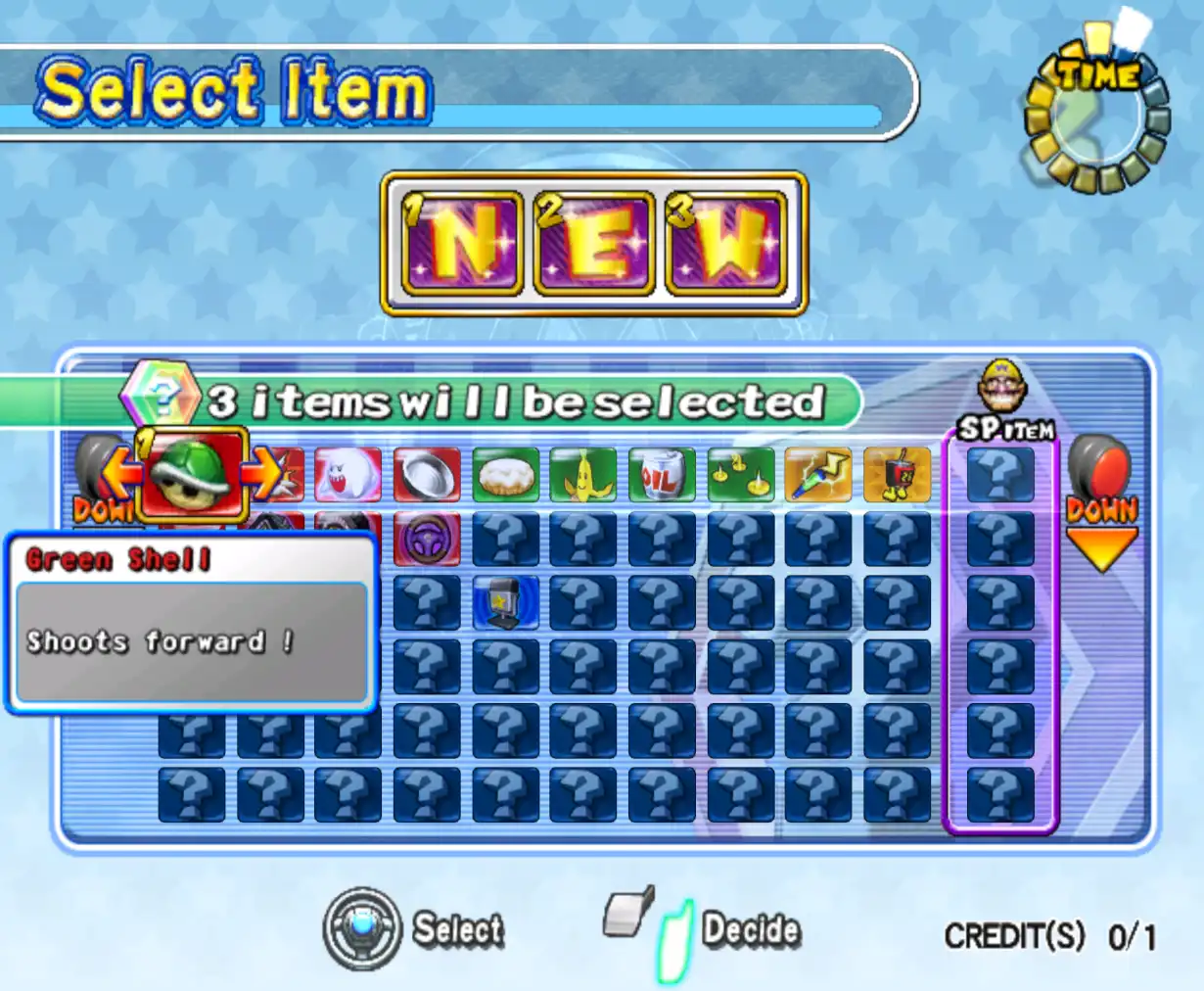Viewport: 1204px width, 991px height.
Task: Pick the oil can item
Action: pyautogui.click(x=662, y=475)
